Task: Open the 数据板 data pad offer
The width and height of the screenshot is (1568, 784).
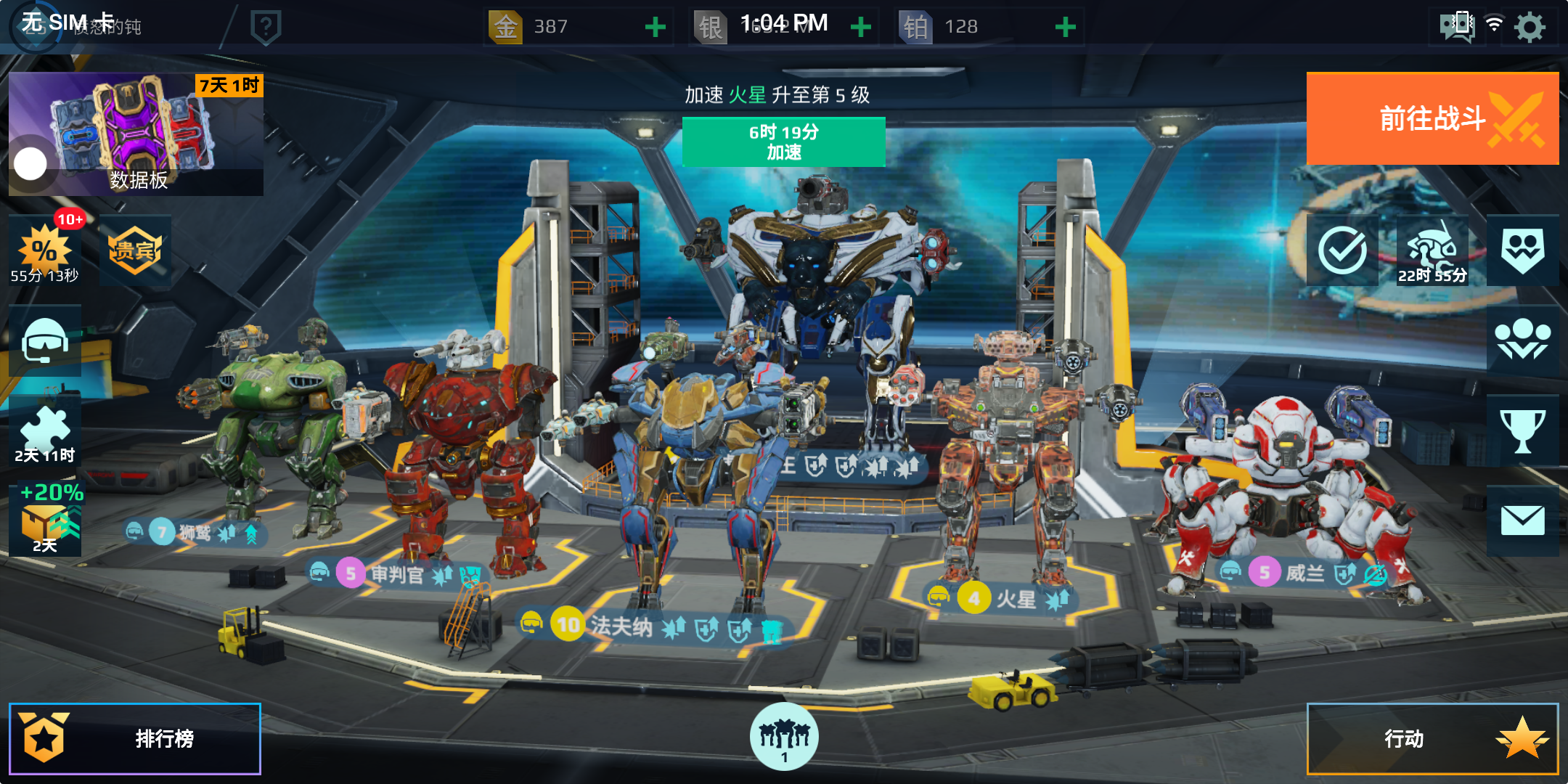Action: [136, 134]
